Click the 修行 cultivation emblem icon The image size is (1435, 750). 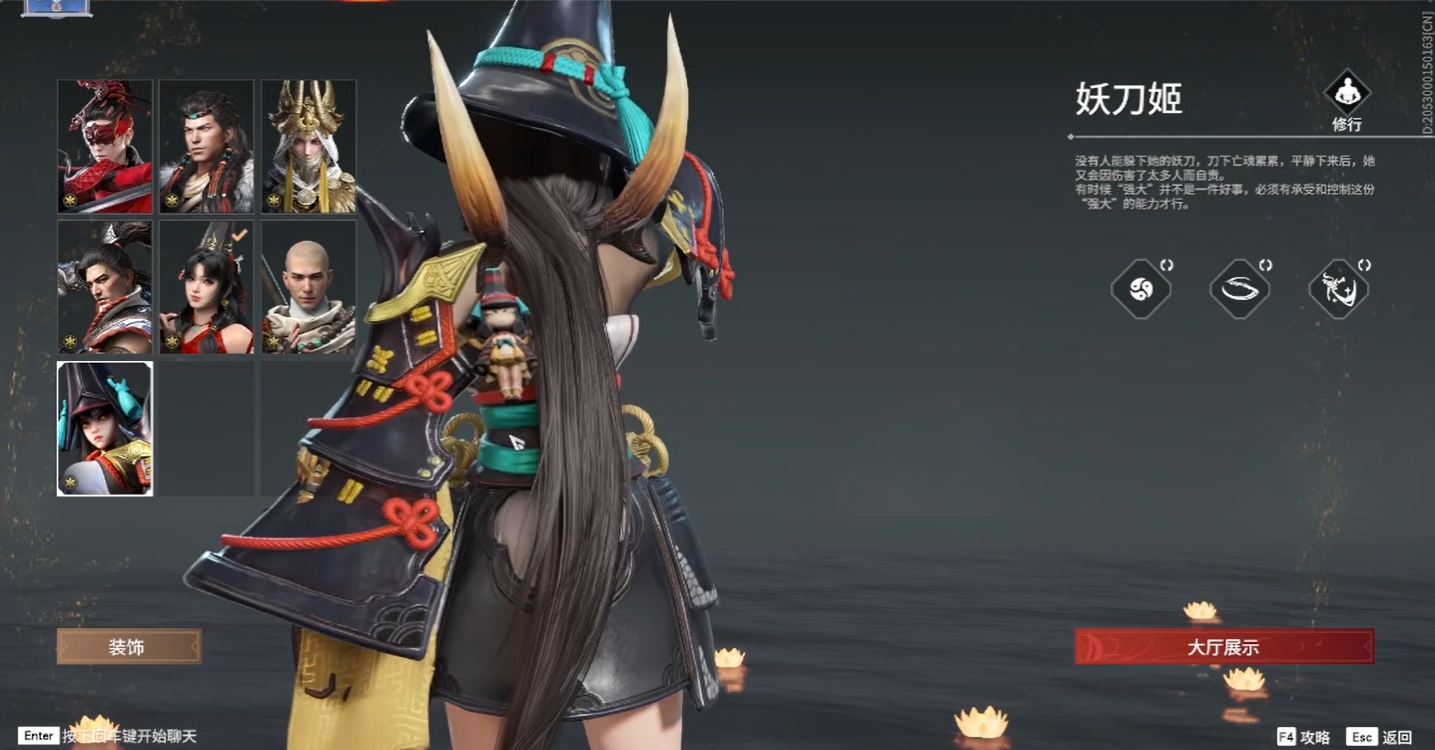tap(1347, 93)
